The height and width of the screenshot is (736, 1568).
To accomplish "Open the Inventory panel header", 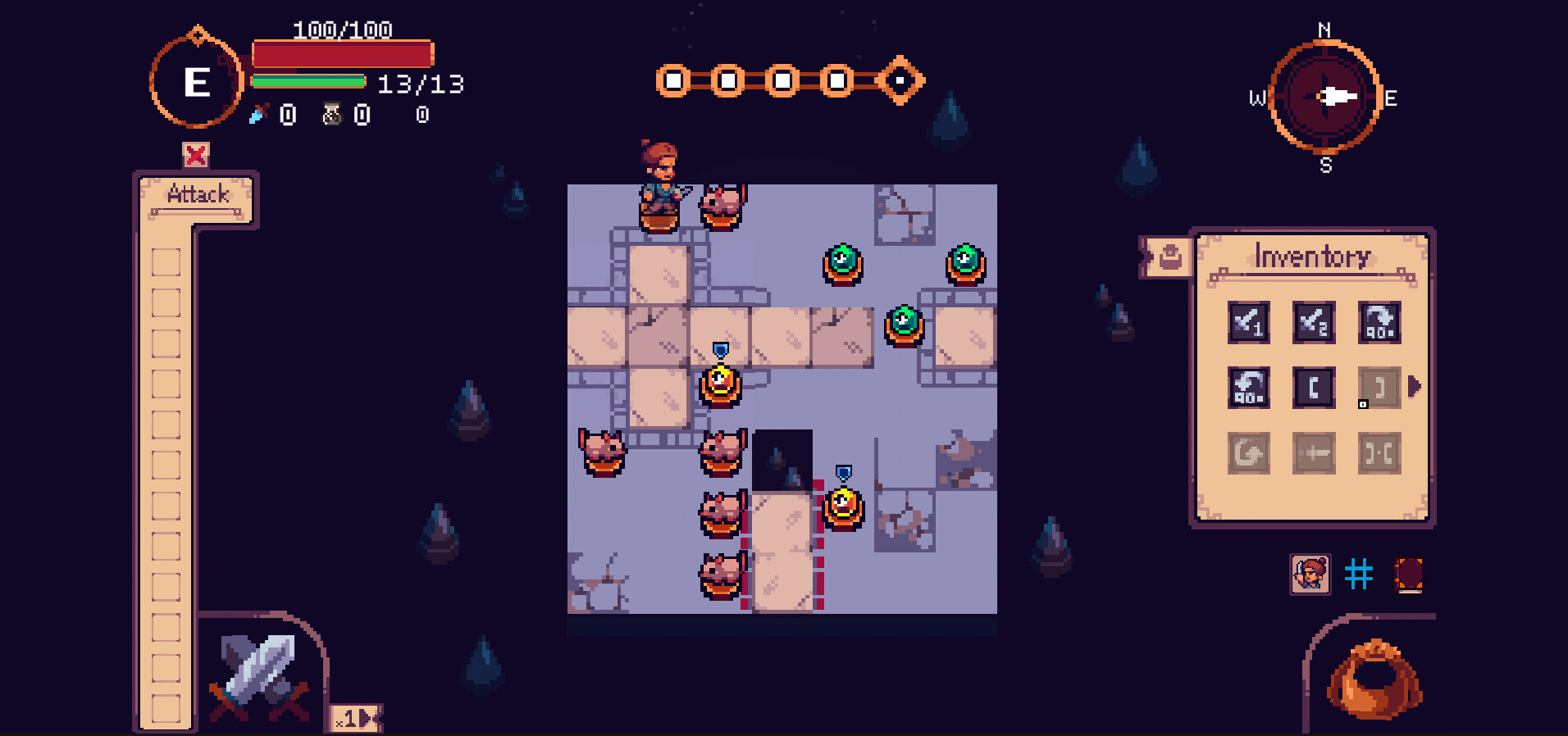I will tap(1311, 256).
